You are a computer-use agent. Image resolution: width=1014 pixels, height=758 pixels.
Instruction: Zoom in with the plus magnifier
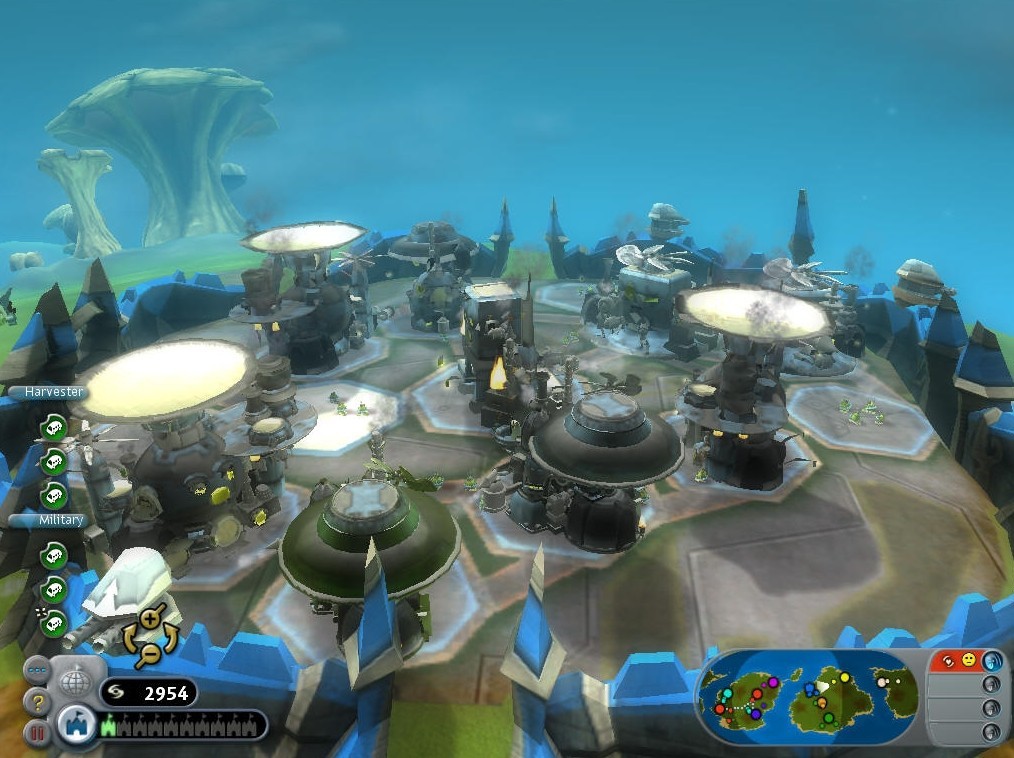coord(150,621)
